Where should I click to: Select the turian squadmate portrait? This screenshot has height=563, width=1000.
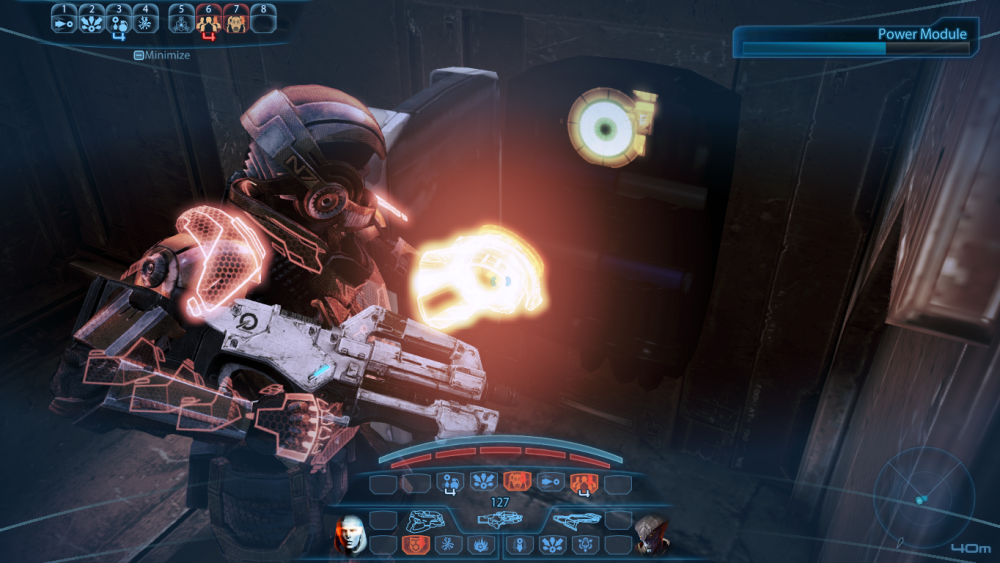pos(651,534)
